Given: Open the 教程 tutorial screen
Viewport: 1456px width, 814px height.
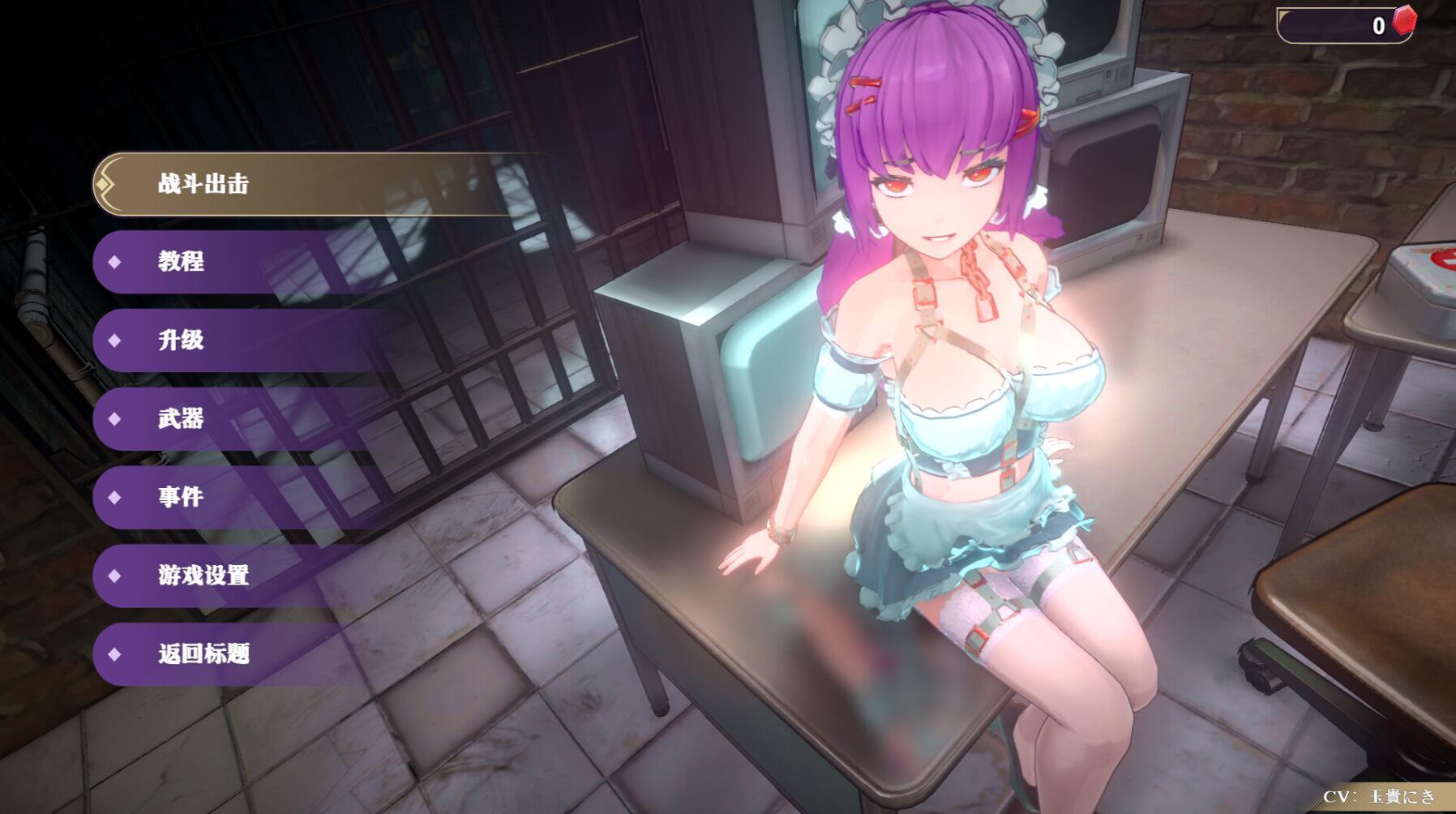Looking at the screenshot, I should [x=180, y=262].
